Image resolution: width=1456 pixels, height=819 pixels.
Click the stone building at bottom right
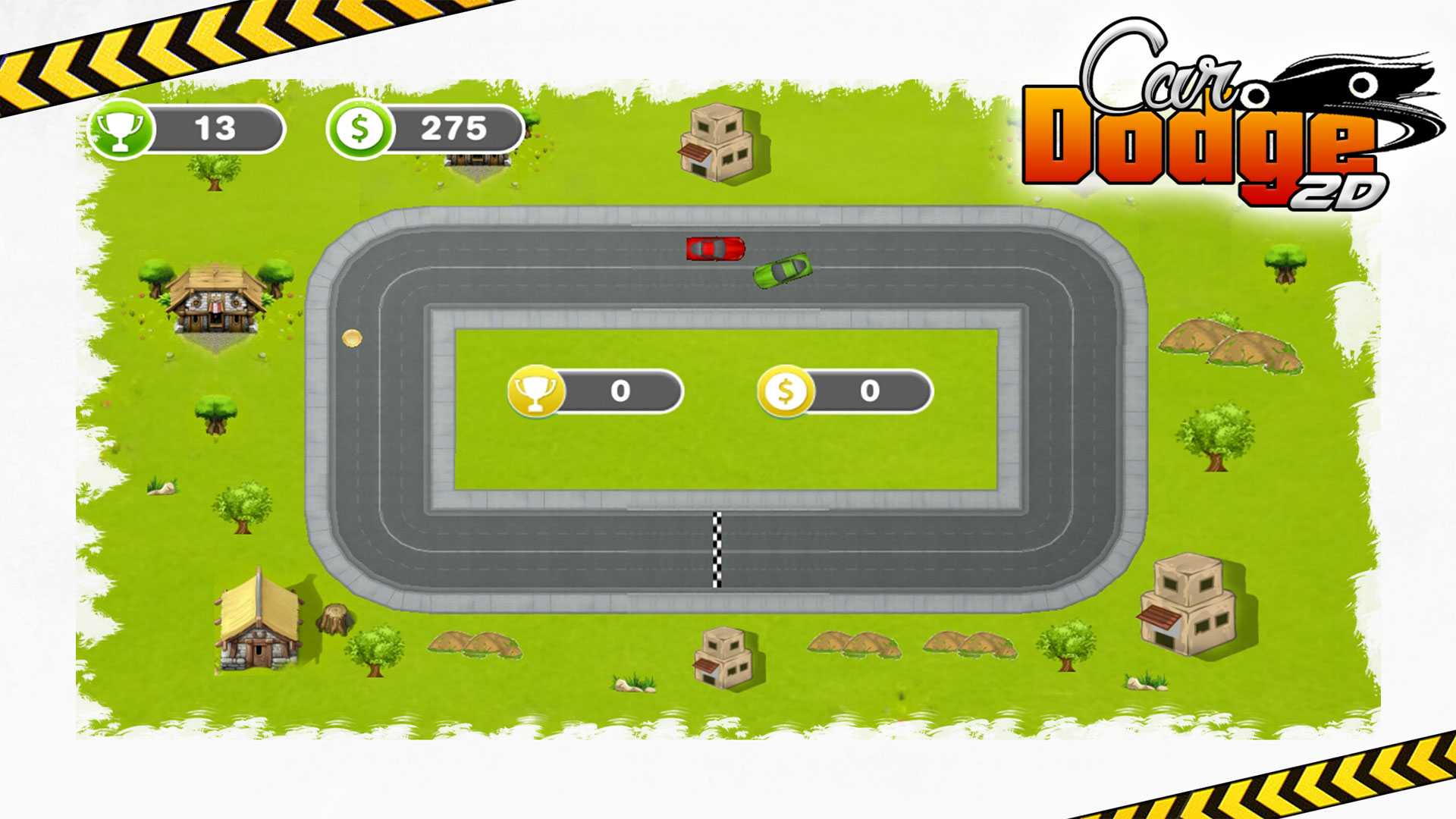(x=1187, y=607)
